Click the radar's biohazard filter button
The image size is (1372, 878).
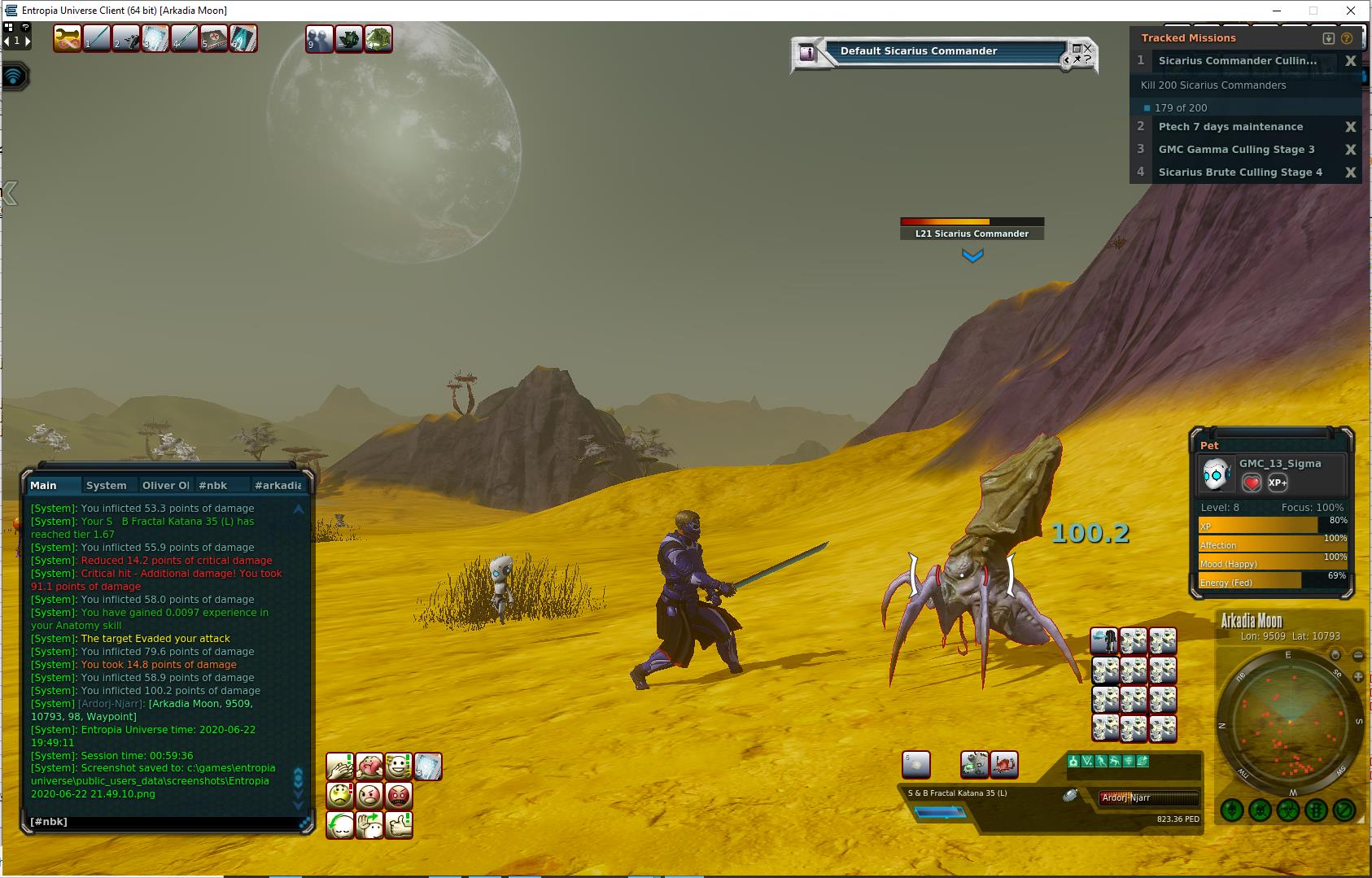click(x=1288, y=810)
